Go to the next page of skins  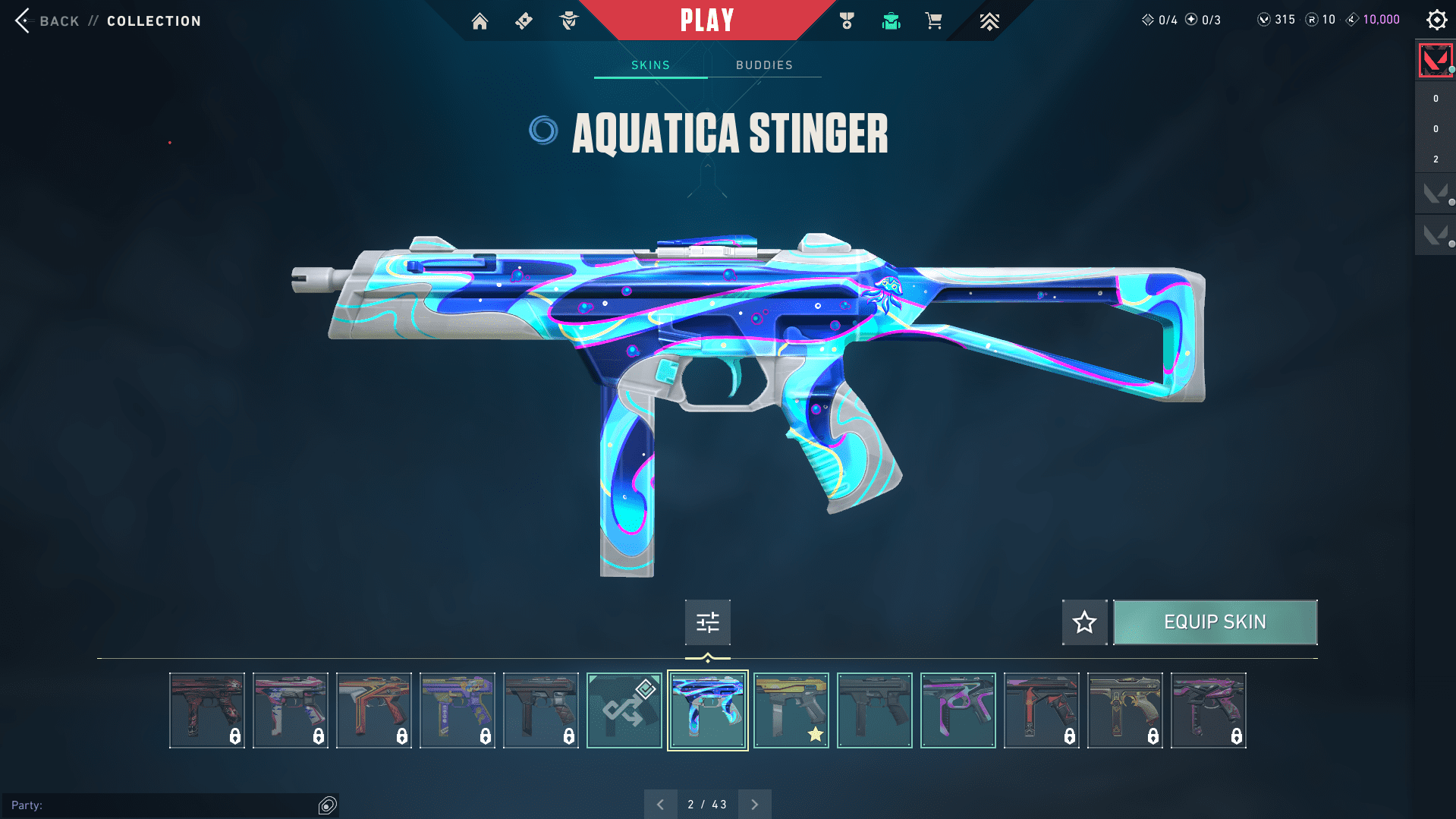click(x=754, y=805)
